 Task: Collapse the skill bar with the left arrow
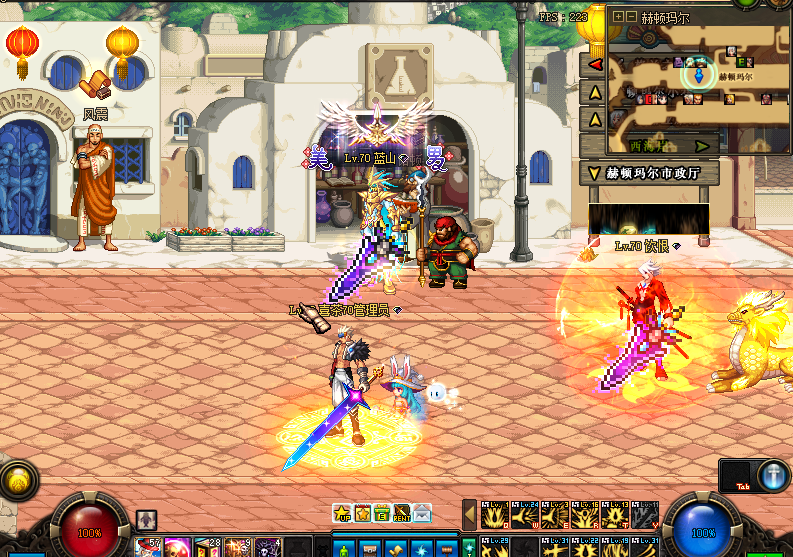[x=469, y=514]
